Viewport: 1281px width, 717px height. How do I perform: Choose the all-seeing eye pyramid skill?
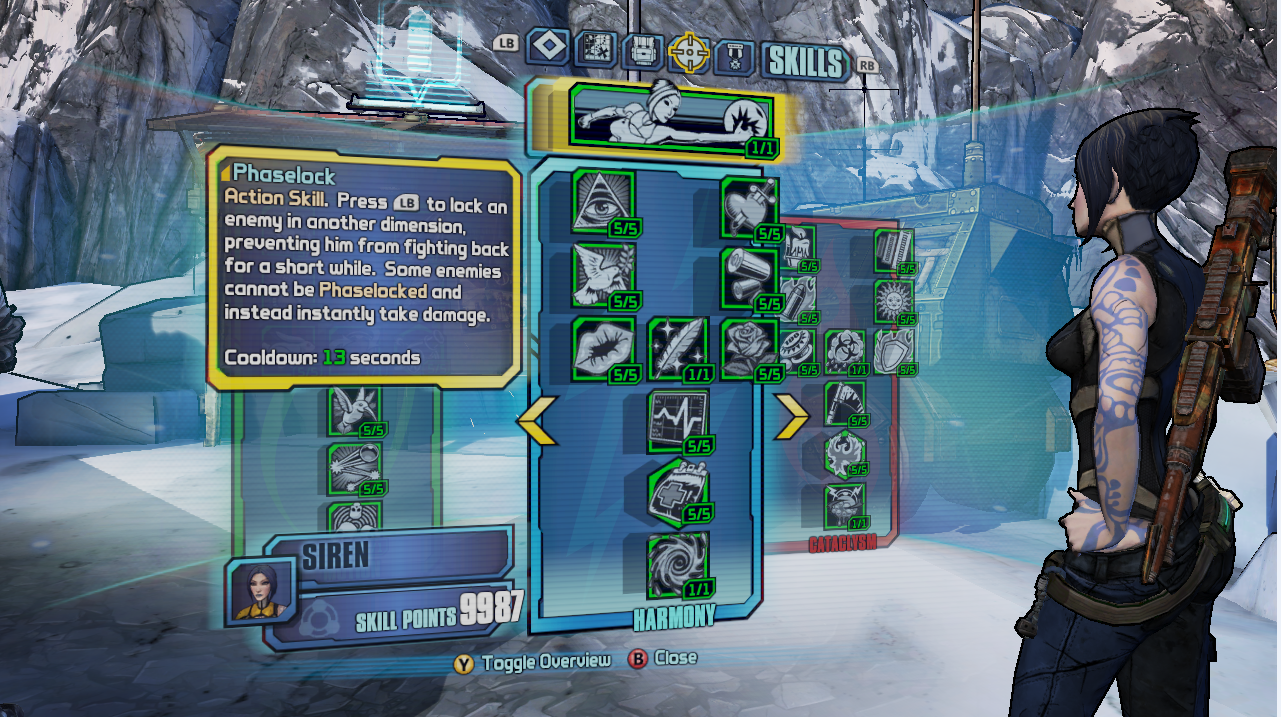(x=603, y=201)
